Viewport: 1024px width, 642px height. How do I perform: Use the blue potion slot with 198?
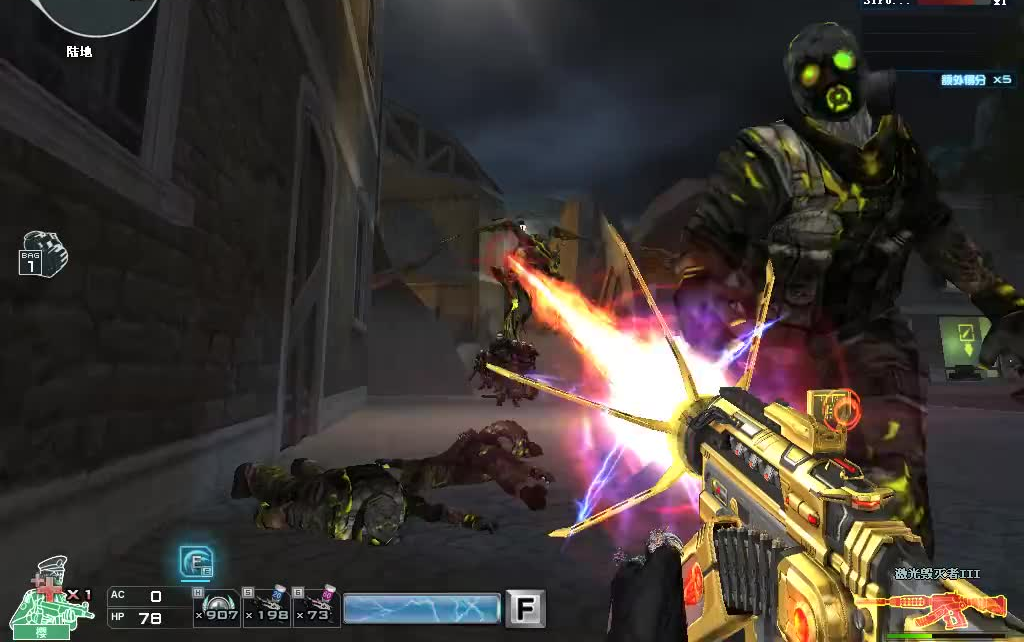coord(266,606)
